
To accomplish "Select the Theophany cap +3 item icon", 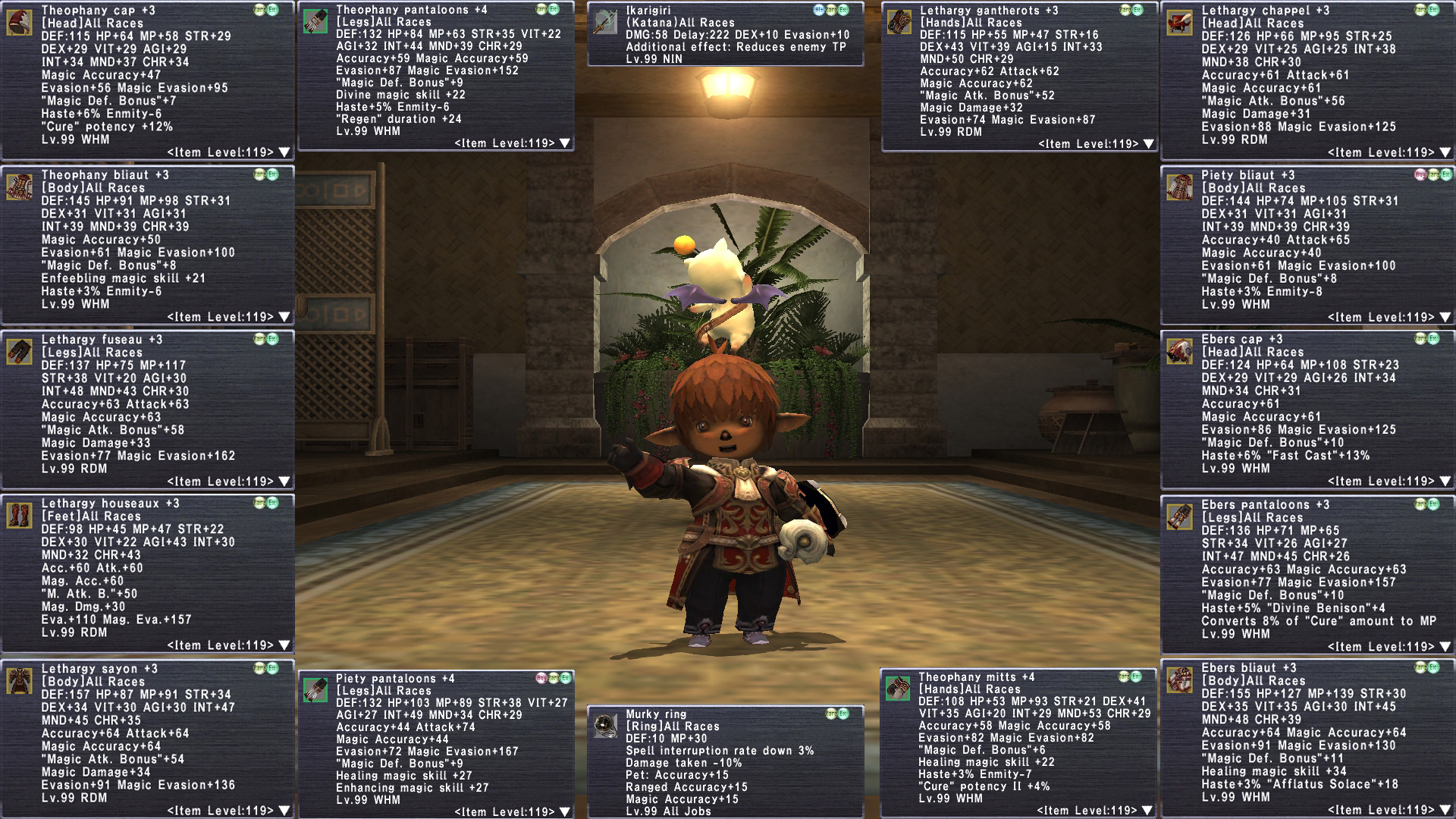I will click(x=20, y=22).
